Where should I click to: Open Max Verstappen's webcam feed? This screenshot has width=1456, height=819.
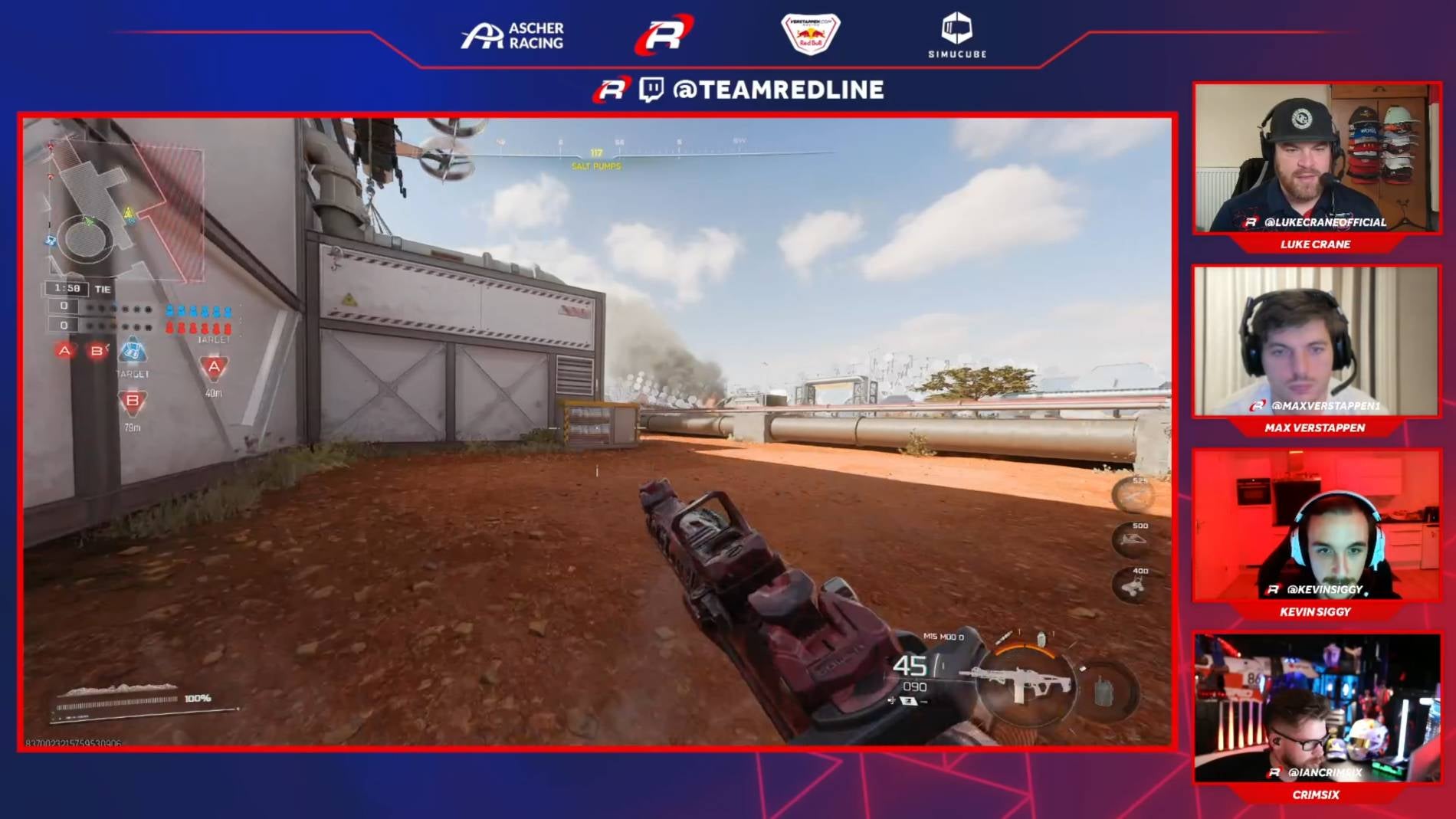pyautogui.click(x=1316, y=342)
